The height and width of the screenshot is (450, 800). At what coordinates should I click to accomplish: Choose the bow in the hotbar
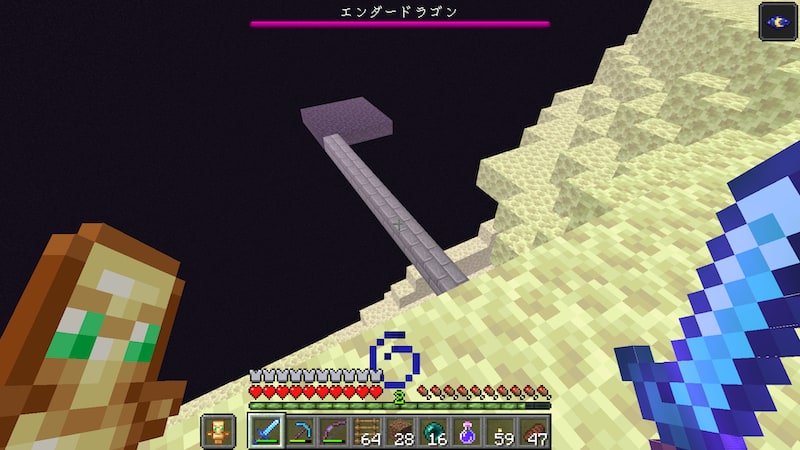333,431
